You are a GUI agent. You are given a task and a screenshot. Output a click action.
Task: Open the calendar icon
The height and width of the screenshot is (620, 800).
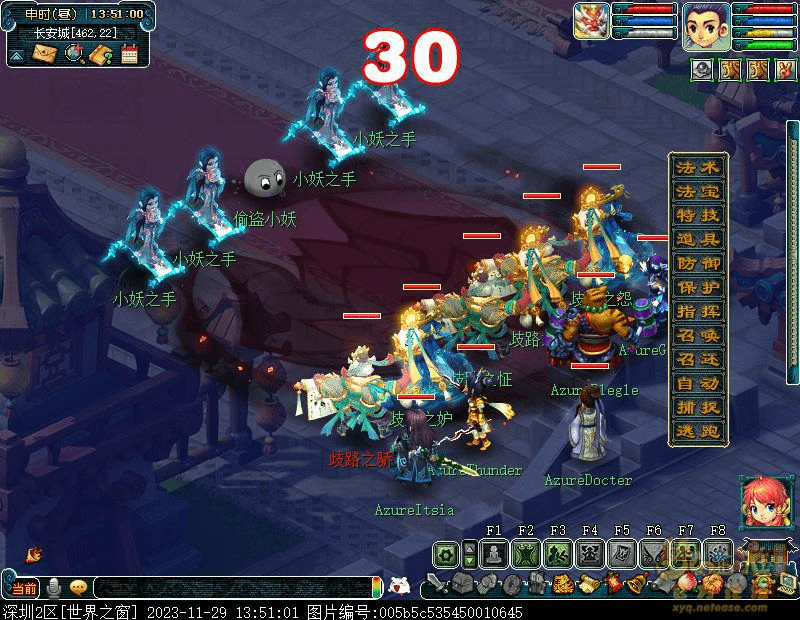point(129,54)
